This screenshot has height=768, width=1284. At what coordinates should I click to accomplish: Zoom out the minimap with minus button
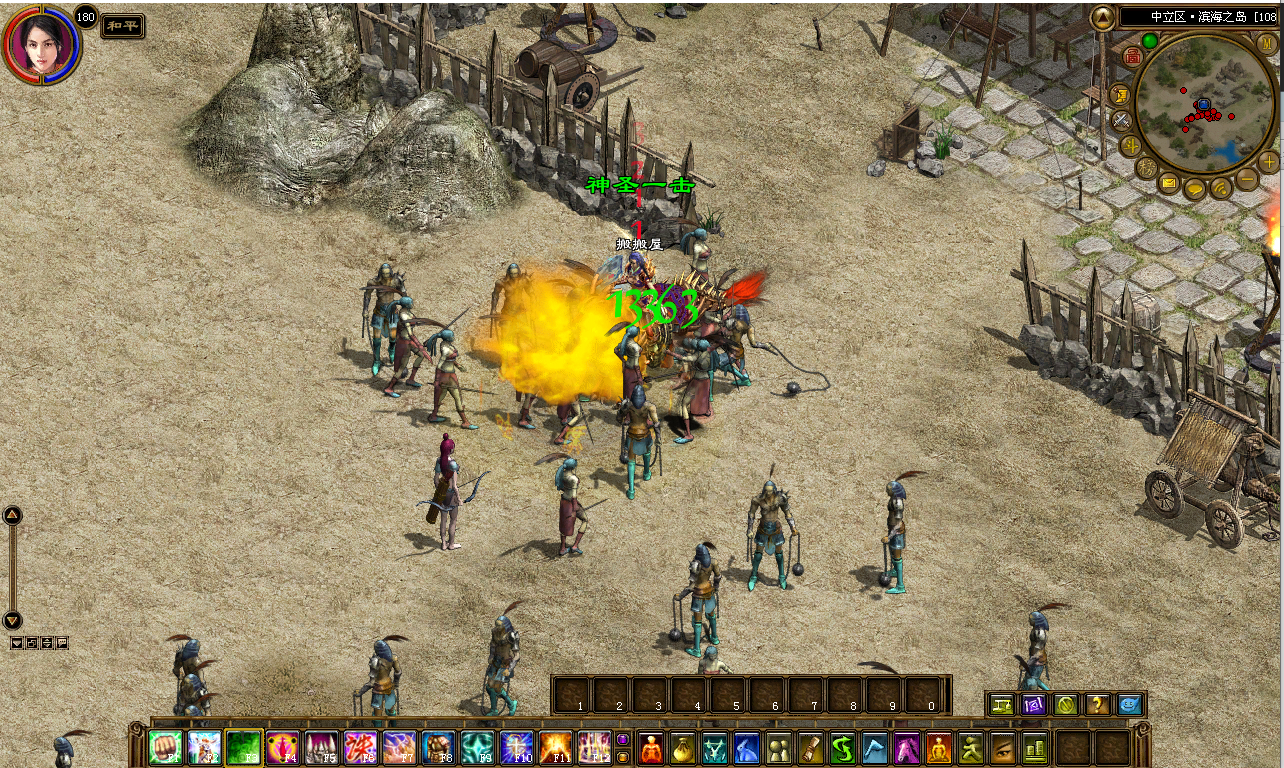coord(1247,180)
